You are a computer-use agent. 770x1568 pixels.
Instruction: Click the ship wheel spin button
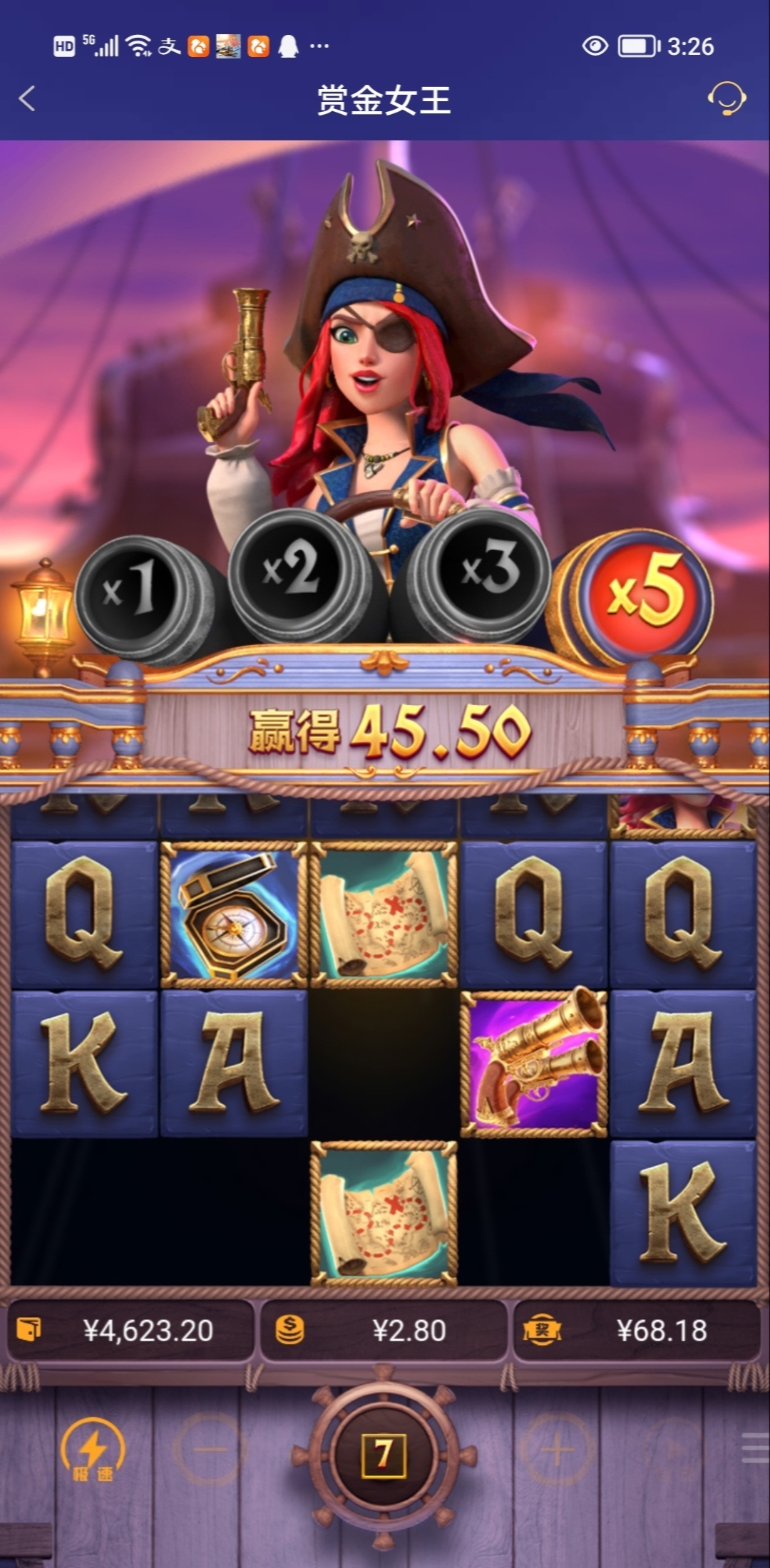point(384,1454)
